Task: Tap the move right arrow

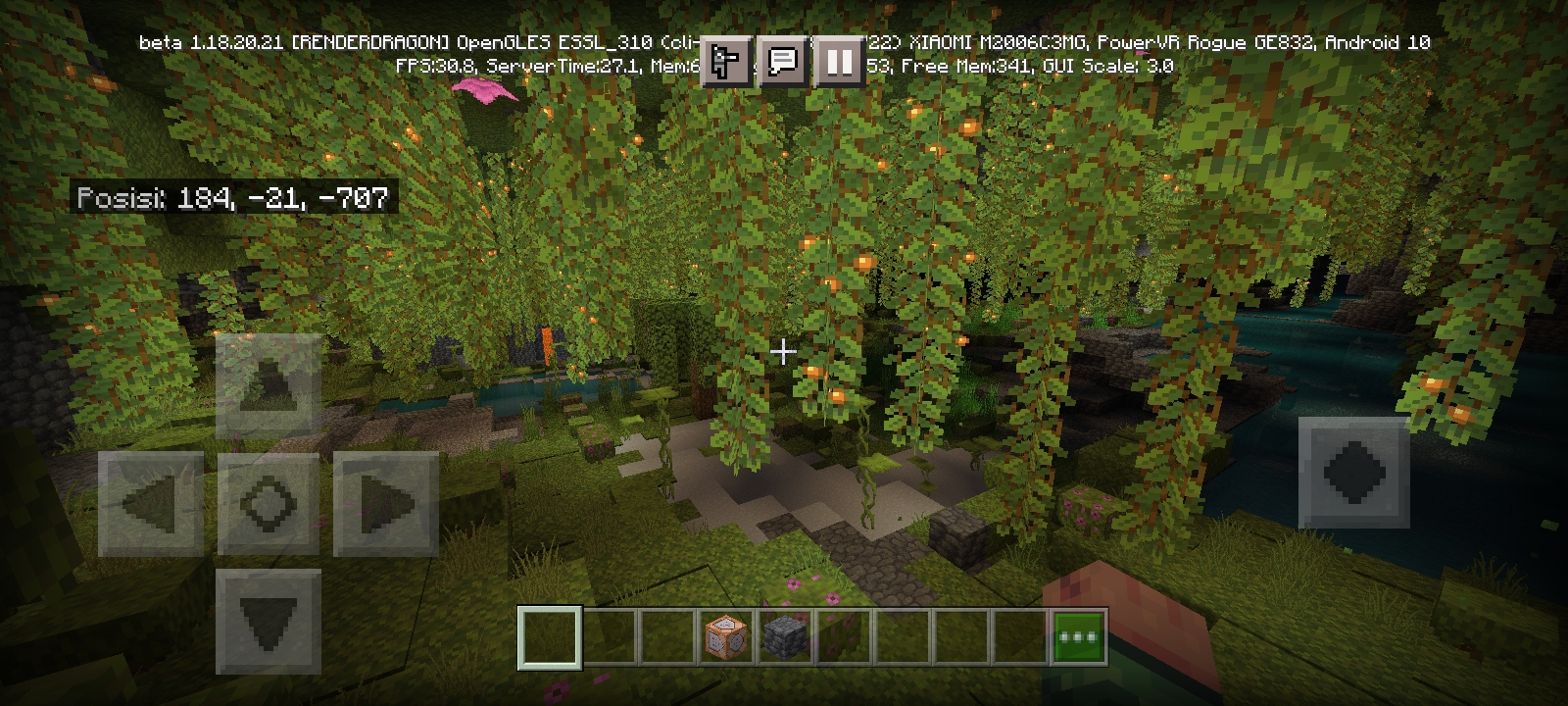Action: click(x=386, y=504)
